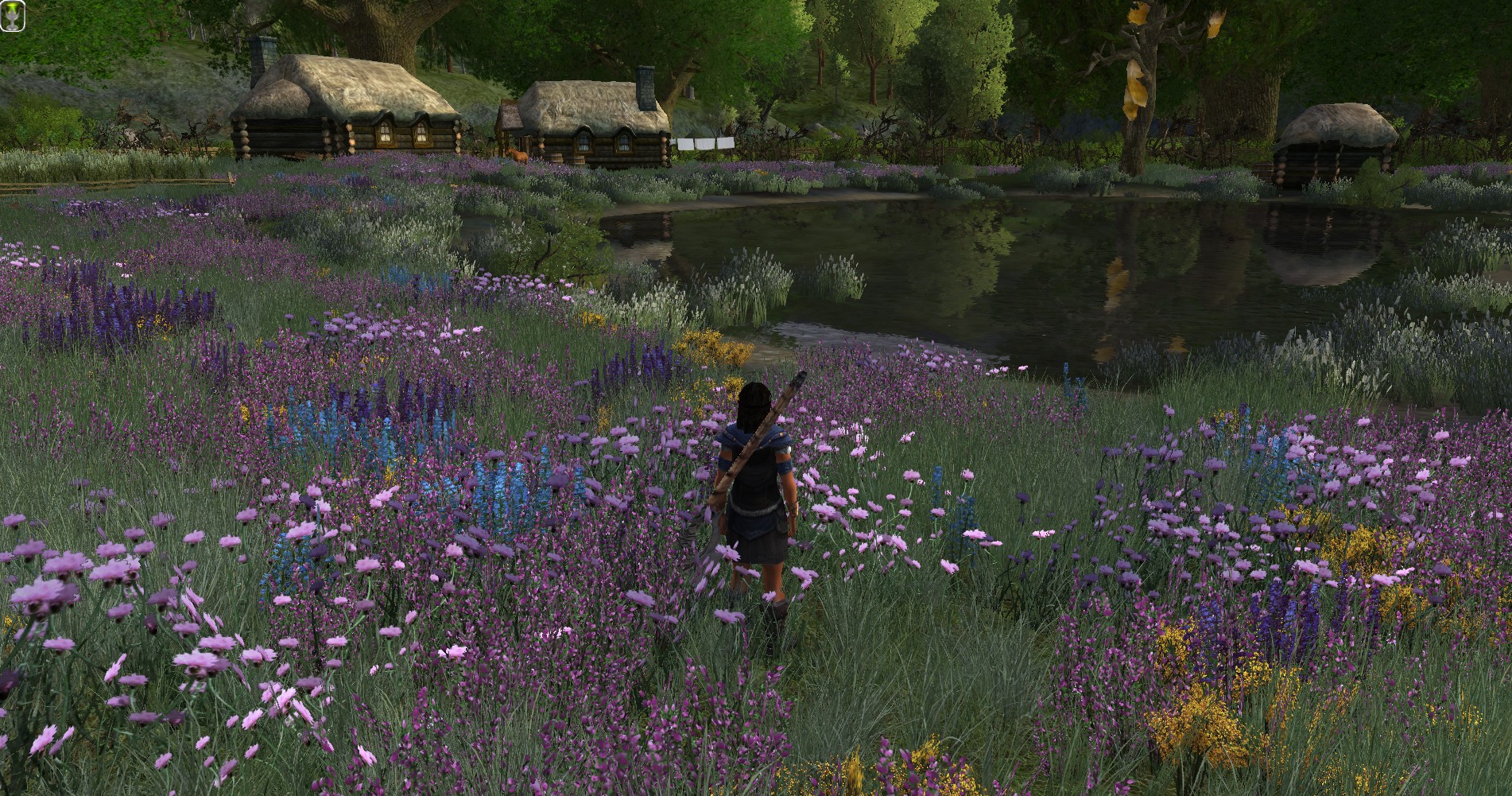Click the glowing green goblet icon
The width and height of the screenshot is (1512, 796).
tap(13, 17)
